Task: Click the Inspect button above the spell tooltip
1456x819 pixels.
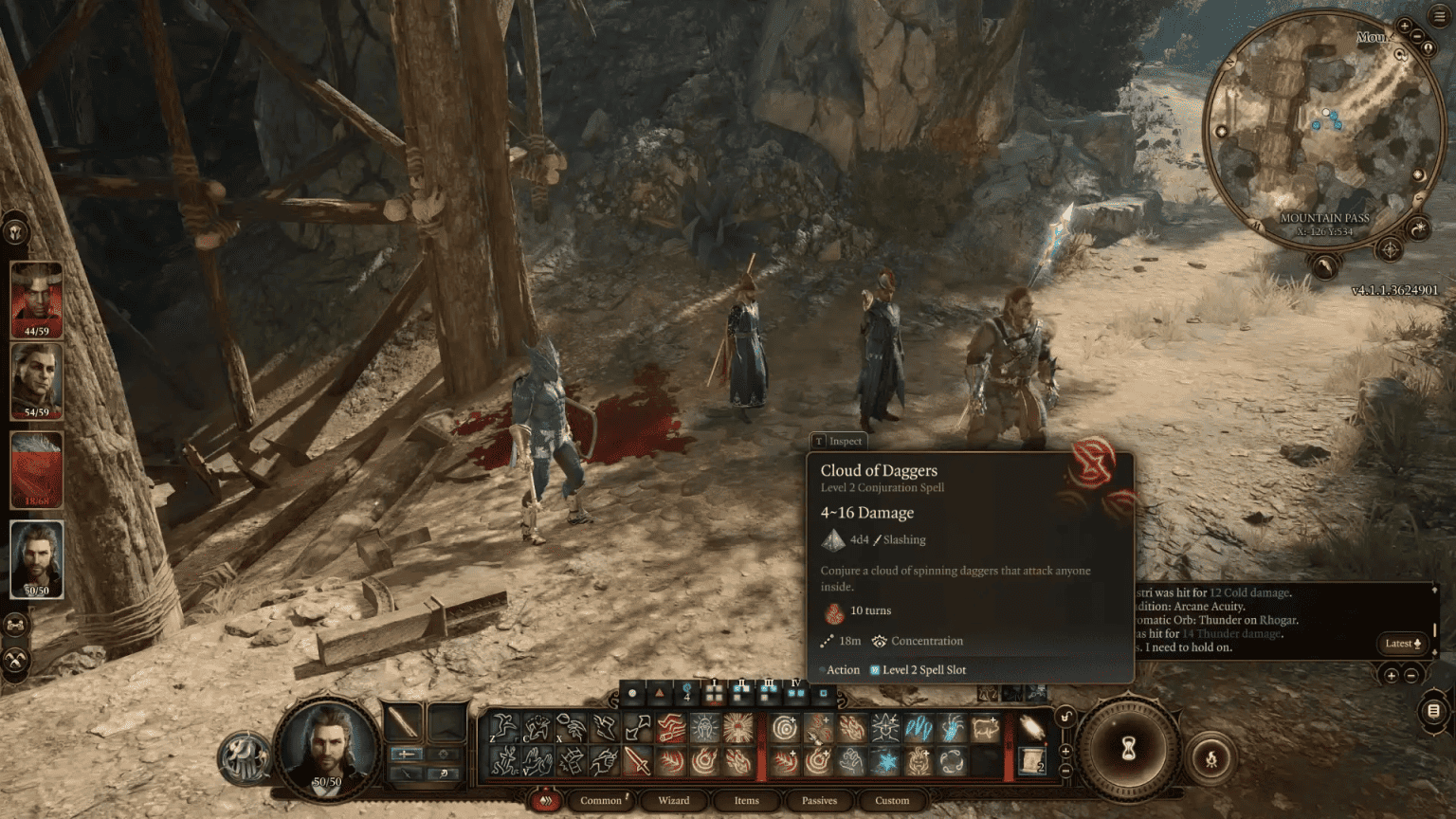Action: tap(838, 441)
